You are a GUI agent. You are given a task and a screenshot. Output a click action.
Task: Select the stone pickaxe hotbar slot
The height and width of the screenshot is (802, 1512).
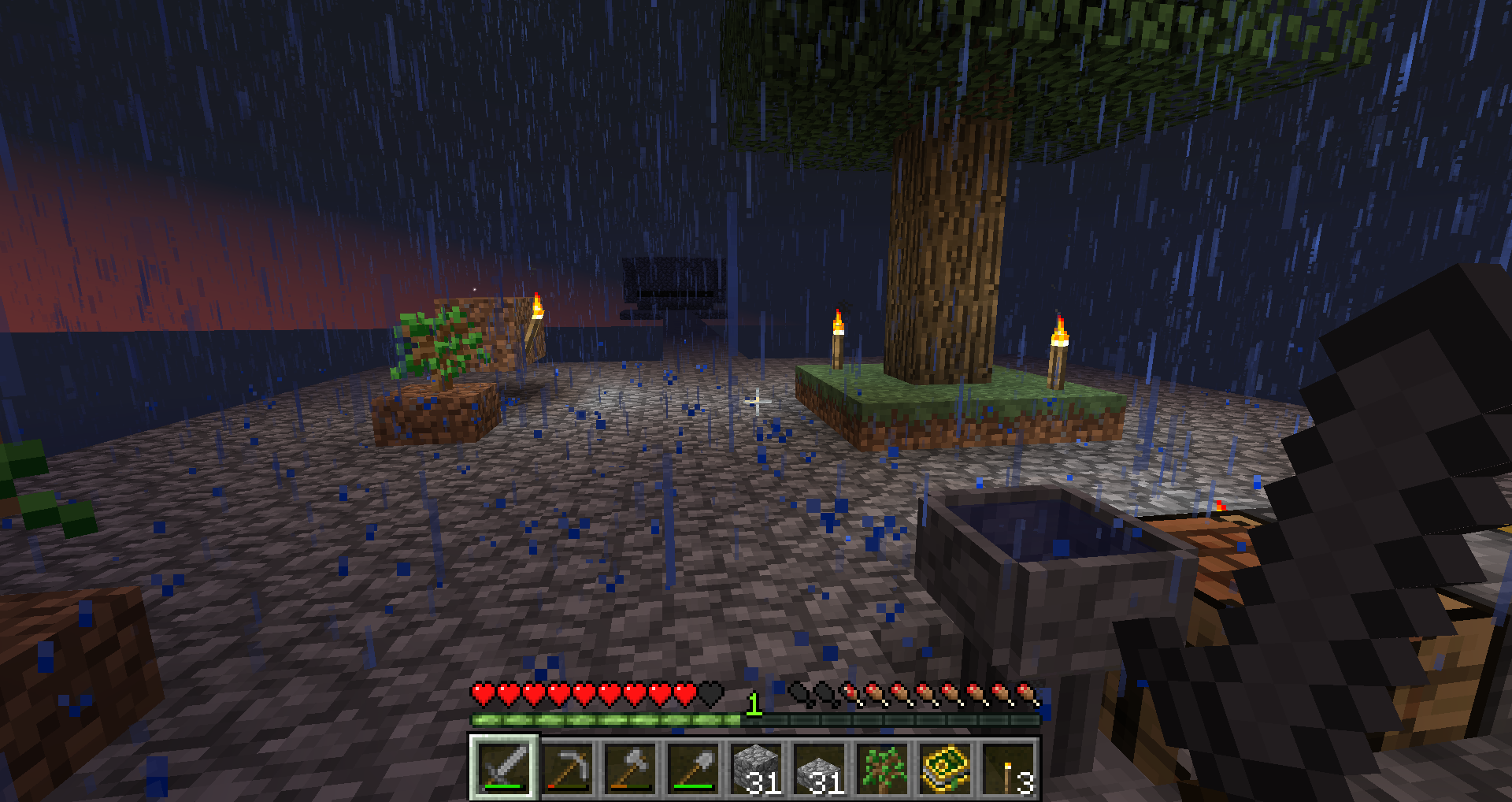coord(568,768)
